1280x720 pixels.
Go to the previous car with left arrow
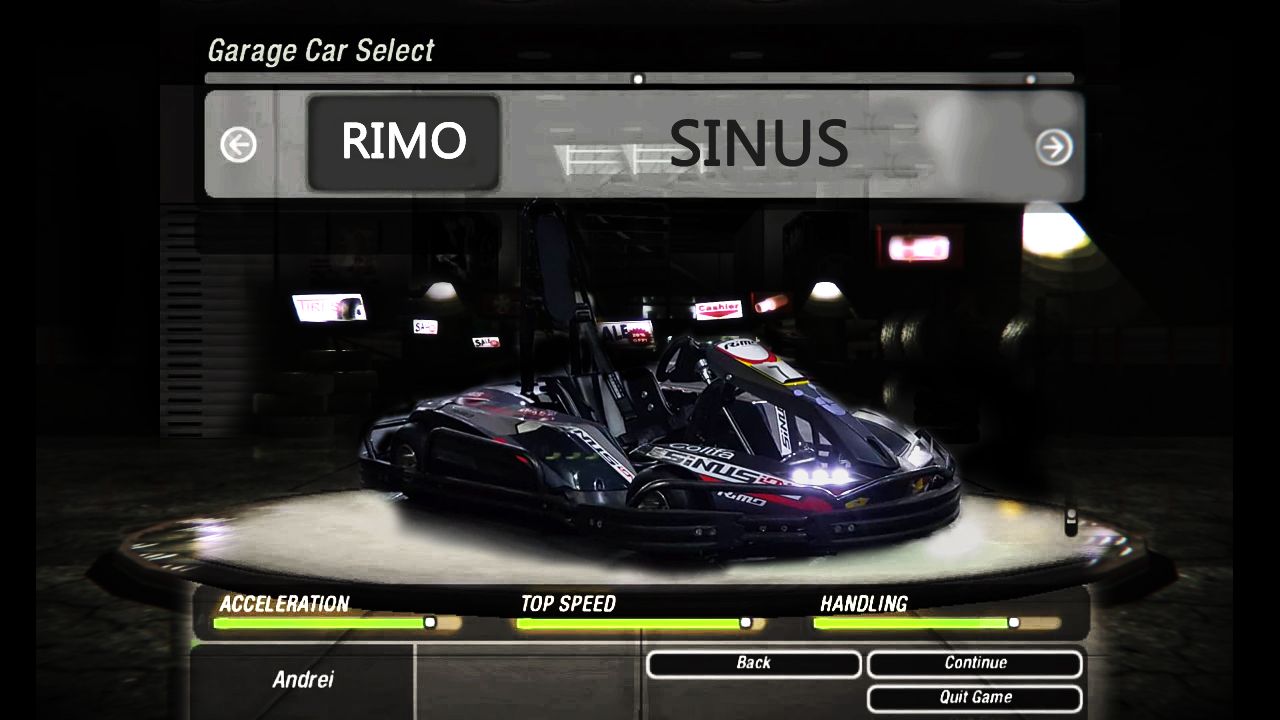[238, 145]
